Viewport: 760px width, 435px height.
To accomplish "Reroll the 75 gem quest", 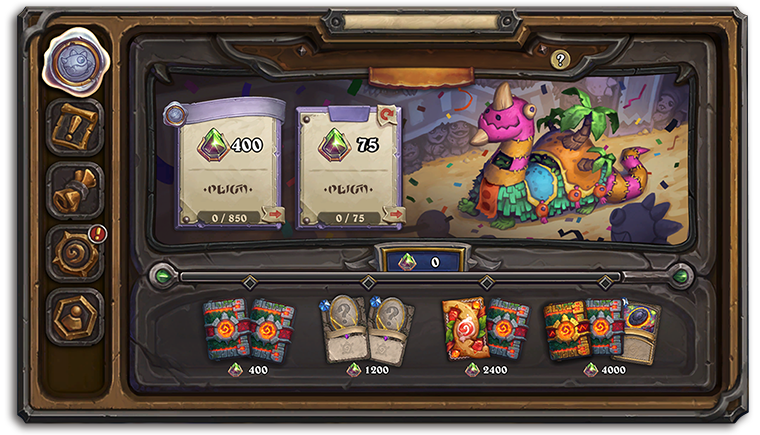I will click(386, 116).
